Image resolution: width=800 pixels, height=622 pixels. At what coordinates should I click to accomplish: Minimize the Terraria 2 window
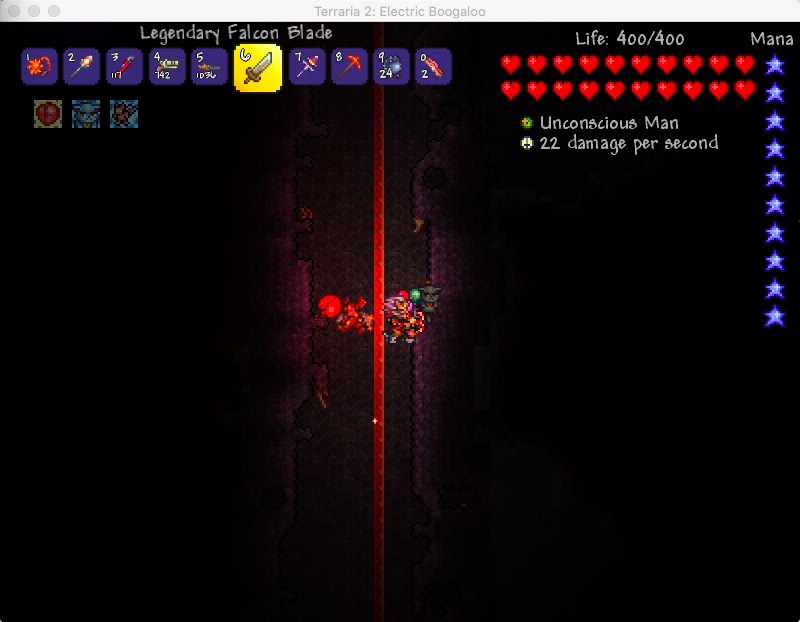34,10
